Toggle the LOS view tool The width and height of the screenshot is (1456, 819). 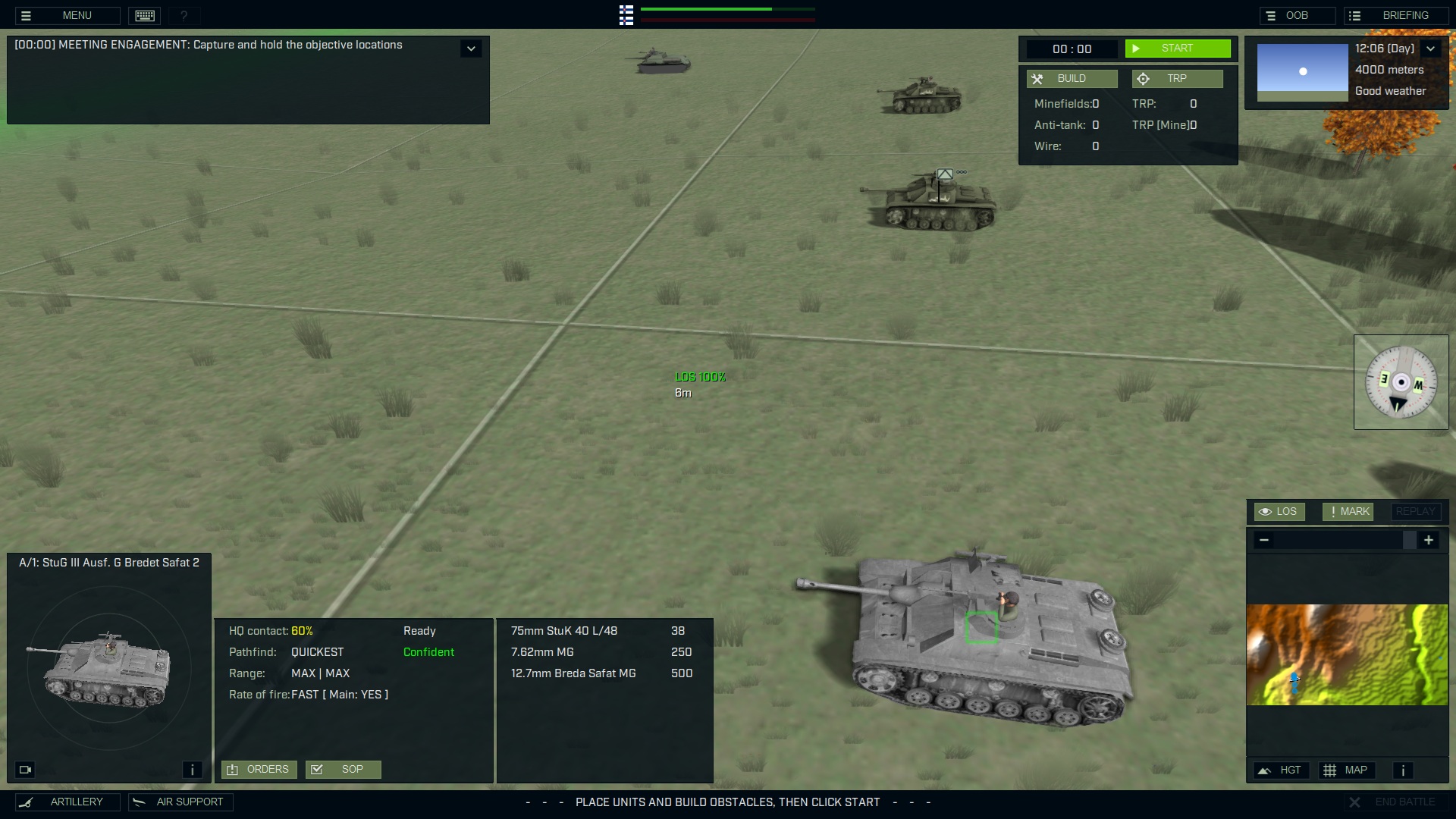[1279, 512]
